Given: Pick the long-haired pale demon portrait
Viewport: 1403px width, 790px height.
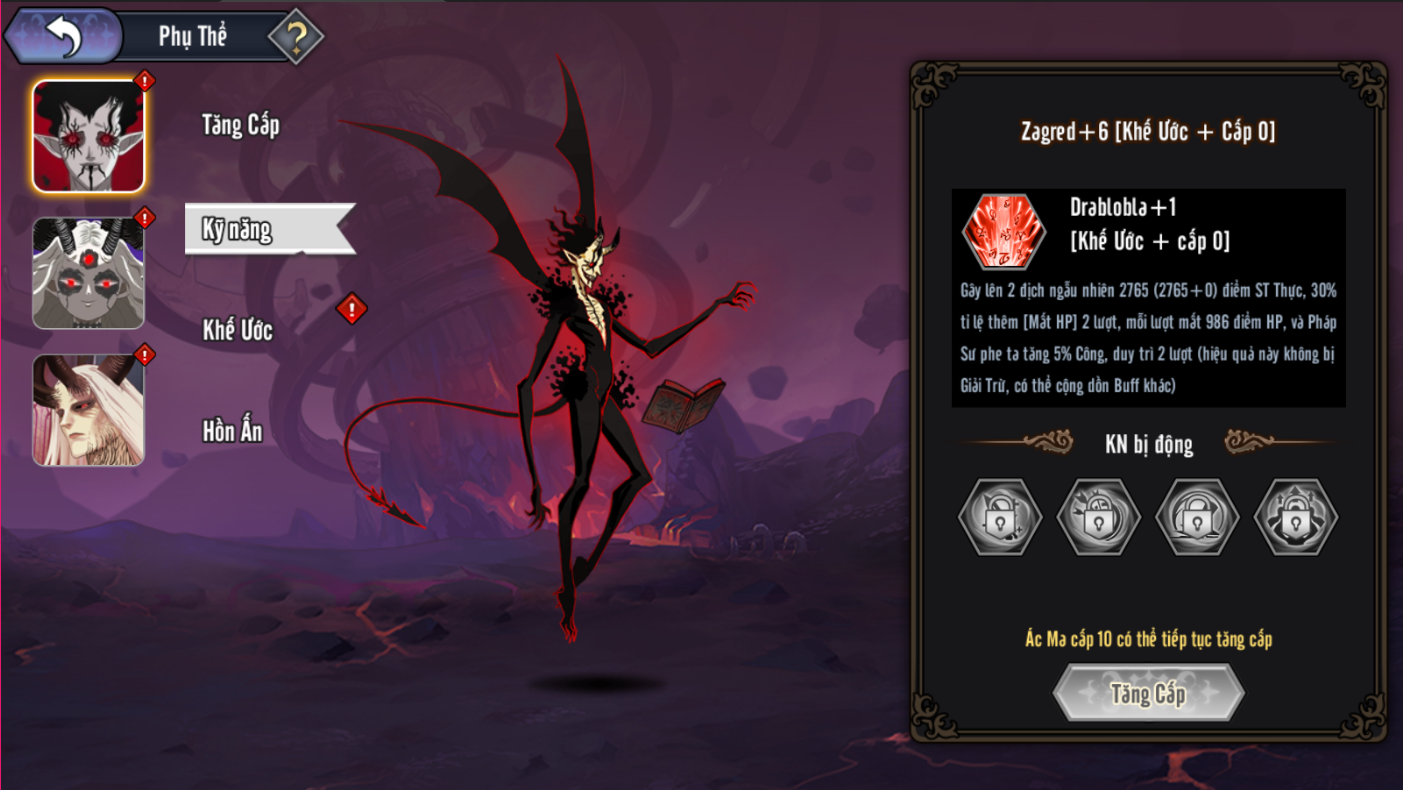Looking at the screenshot, I should [89, 410].
